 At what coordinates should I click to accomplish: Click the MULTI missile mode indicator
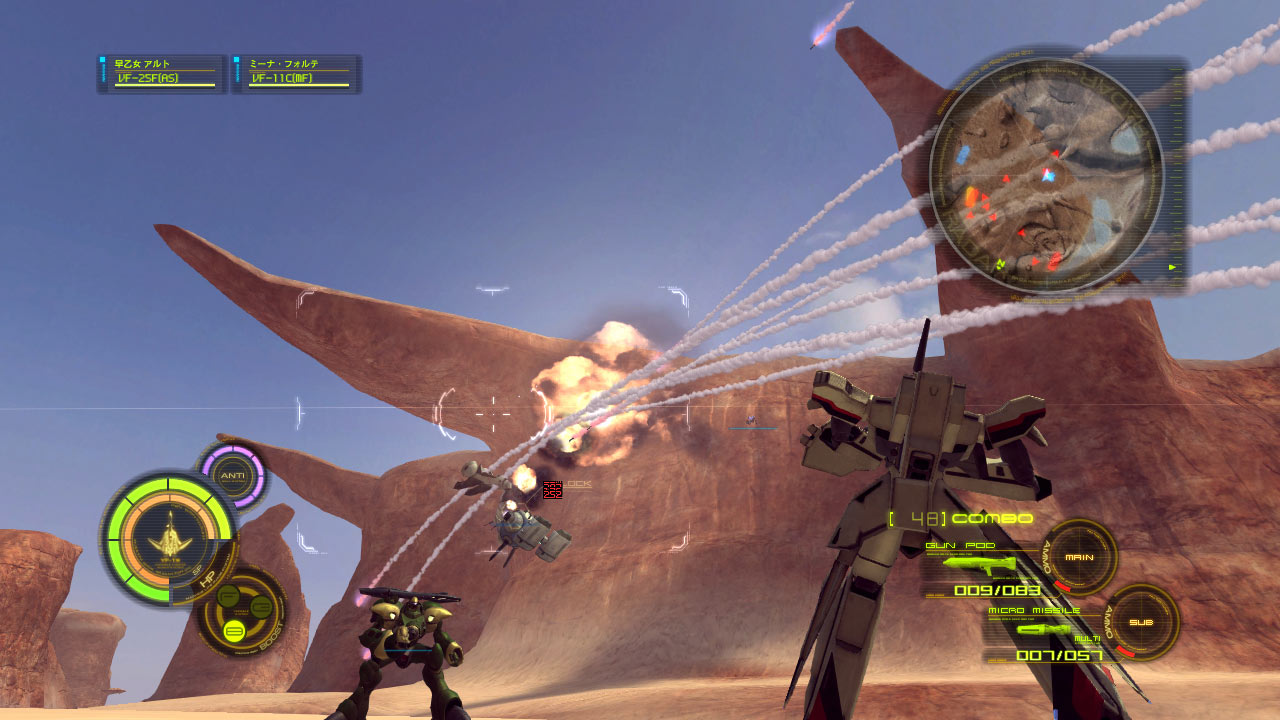point(1087,637)
